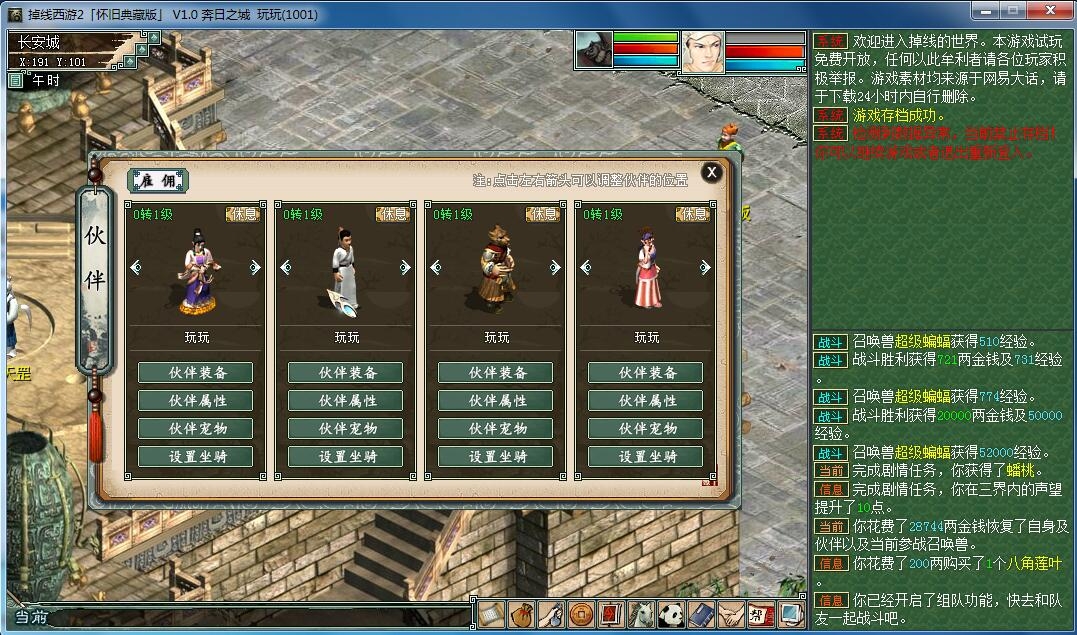1077x635 pixels.
Task: Close the 伙伴 companion panel
Action: click(711, 172)
